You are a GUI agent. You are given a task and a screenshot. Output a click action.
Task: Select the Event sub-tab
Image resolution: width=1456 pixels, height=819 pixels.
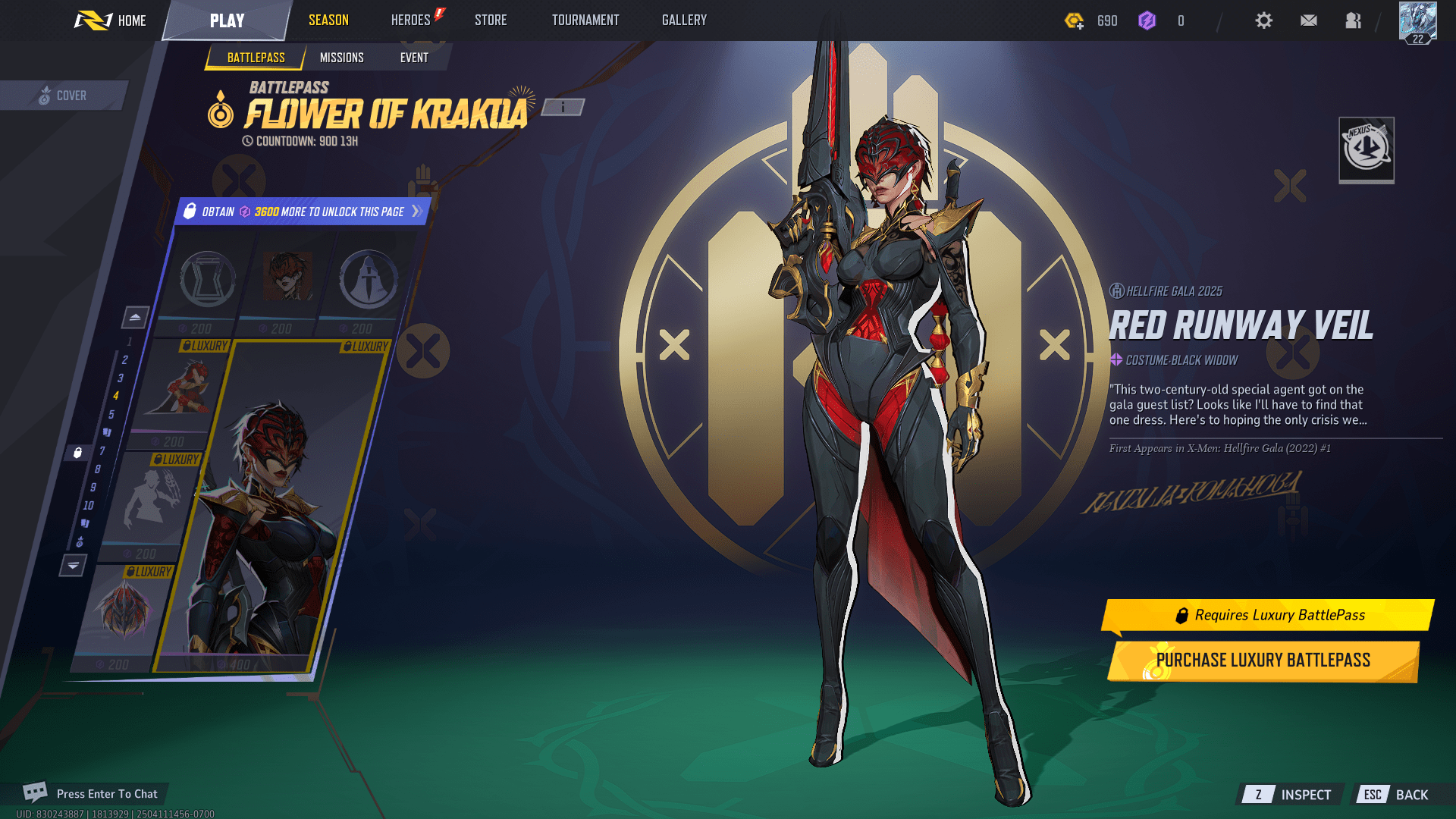tap(414, 58)
